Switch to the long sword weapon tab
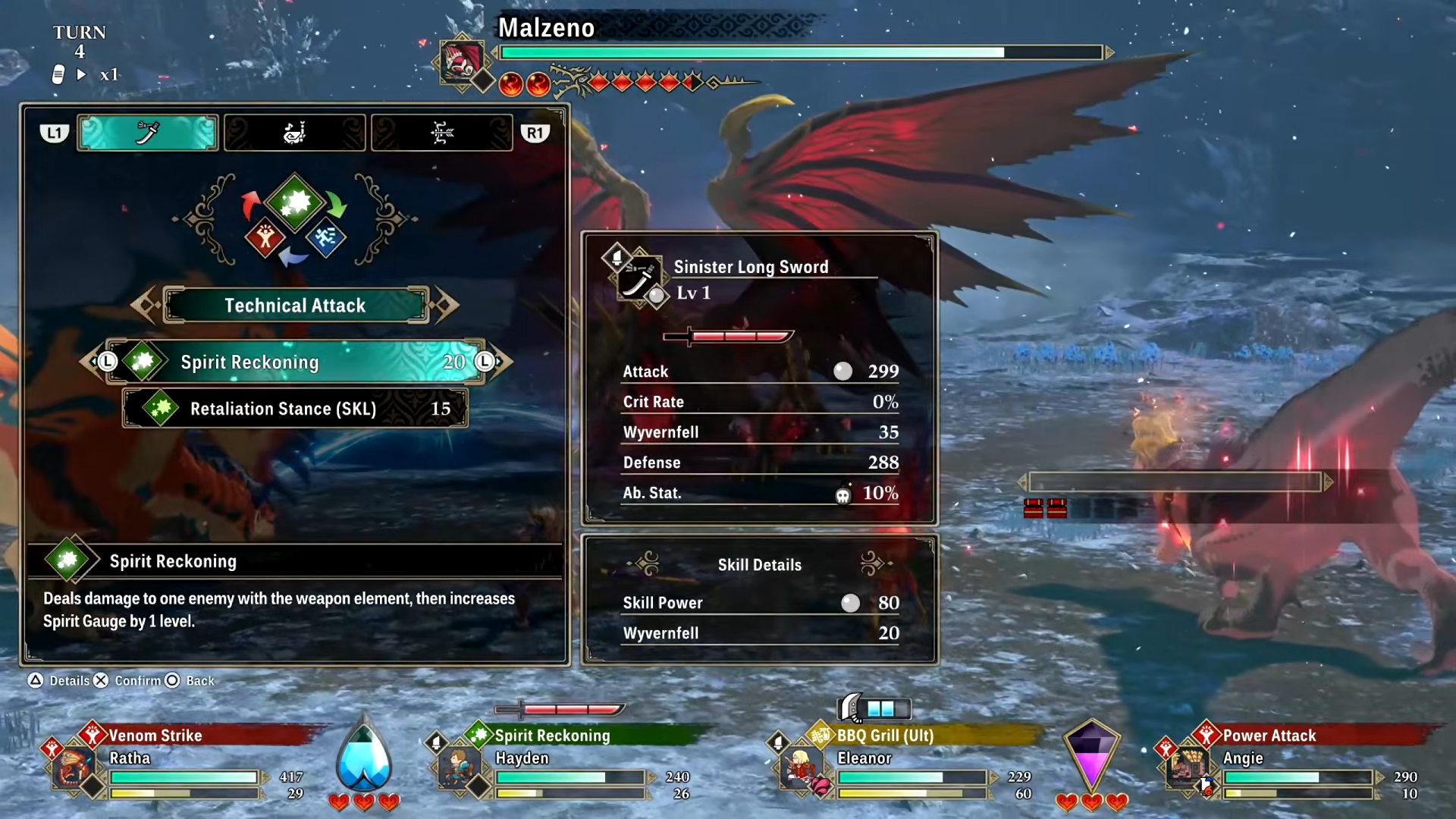This screenshot has width=1456, height=819. tap(148, 133)
